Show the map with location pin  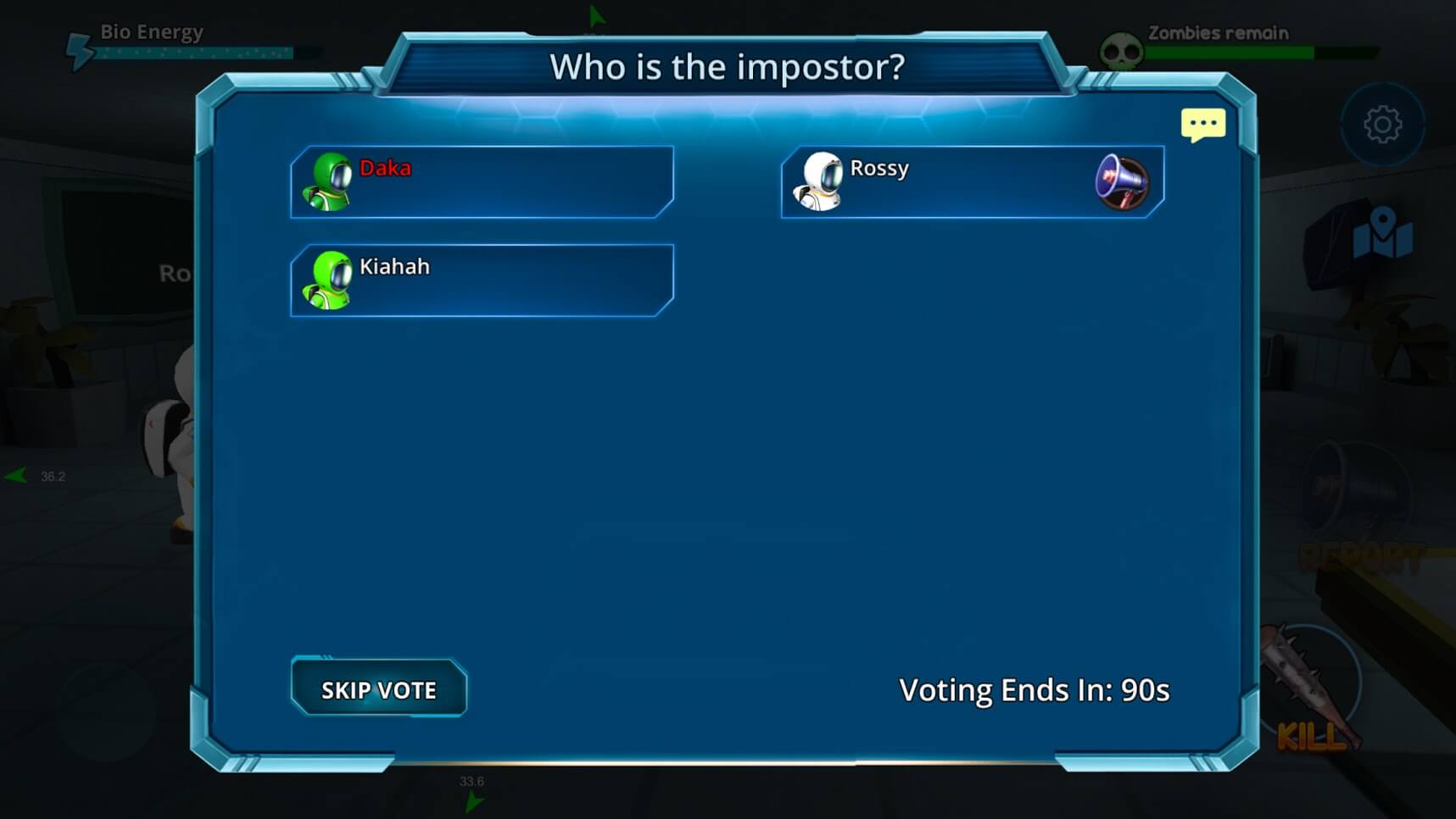point(1382,233)
